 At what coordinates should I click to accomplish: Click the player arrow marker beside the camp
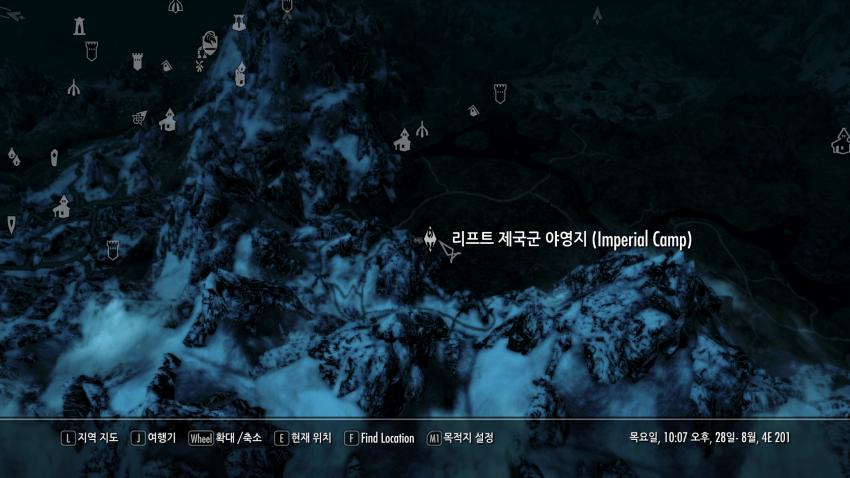(453, 256)
